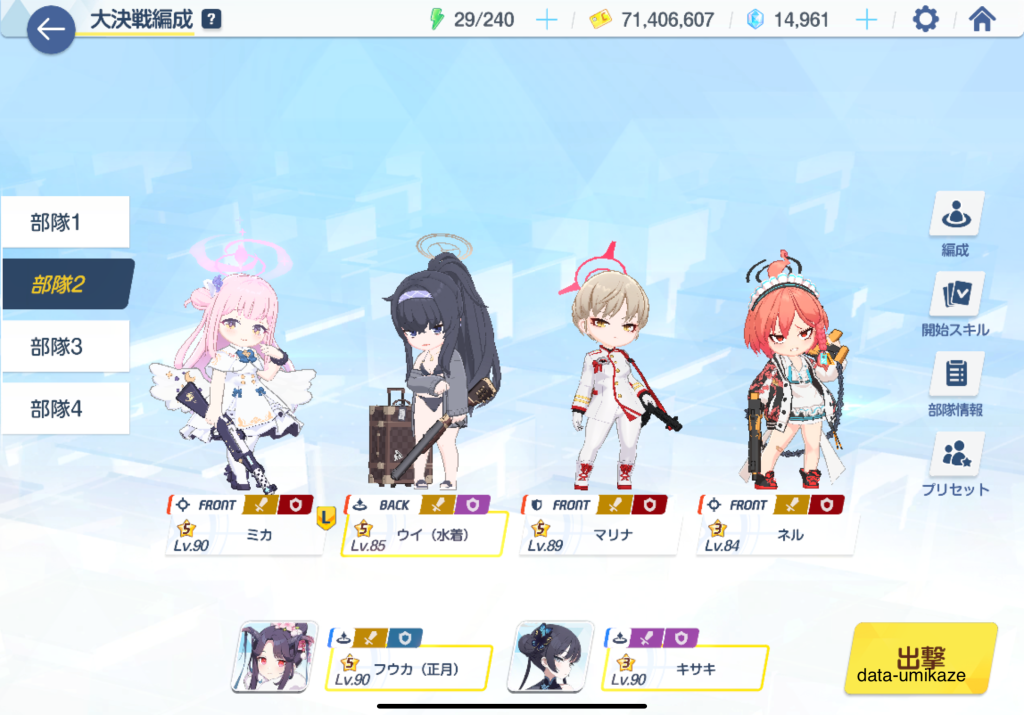The height and width of the screenshot is (715, 1024).
Task: Open the 編成 formation button
Action: tap(956, 225)
